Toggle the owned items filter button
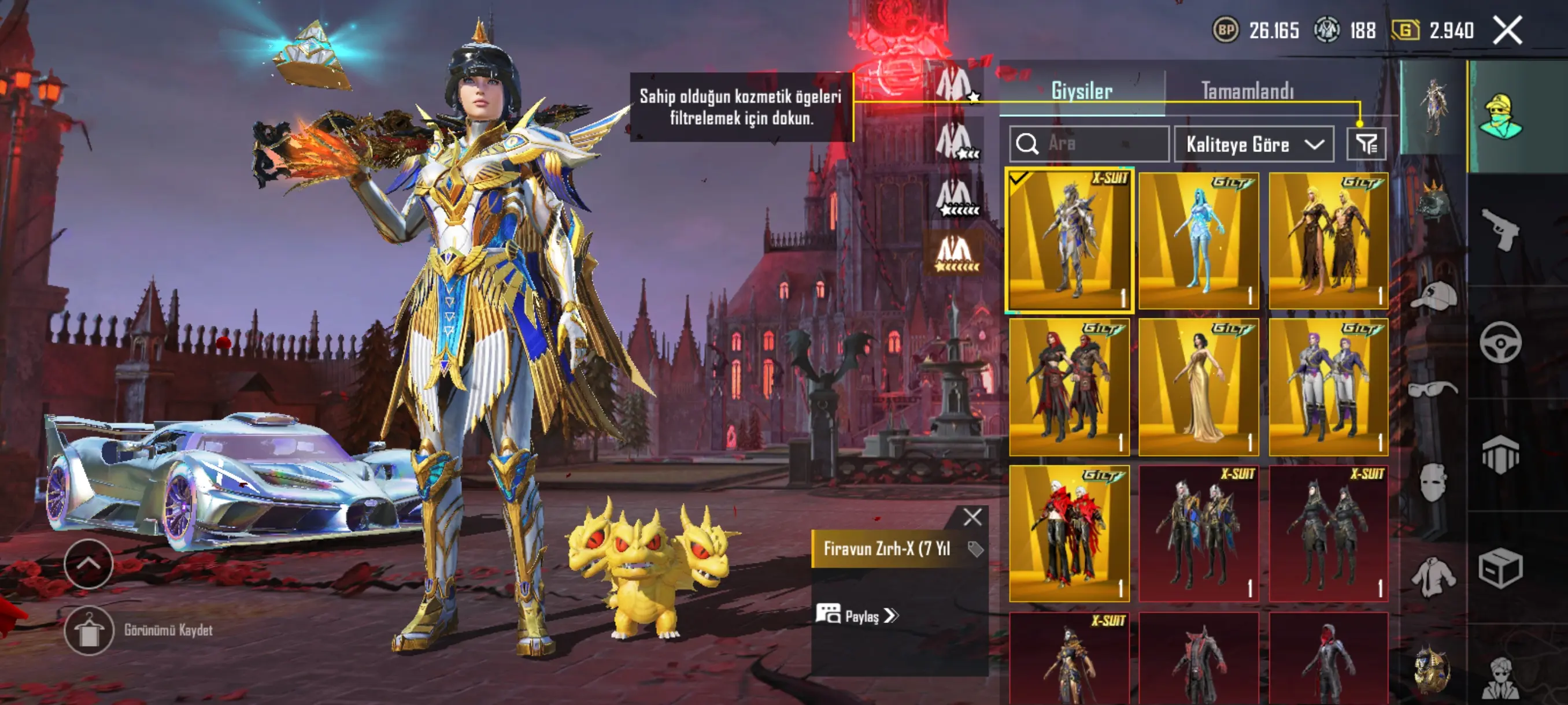 [1366, 144]
